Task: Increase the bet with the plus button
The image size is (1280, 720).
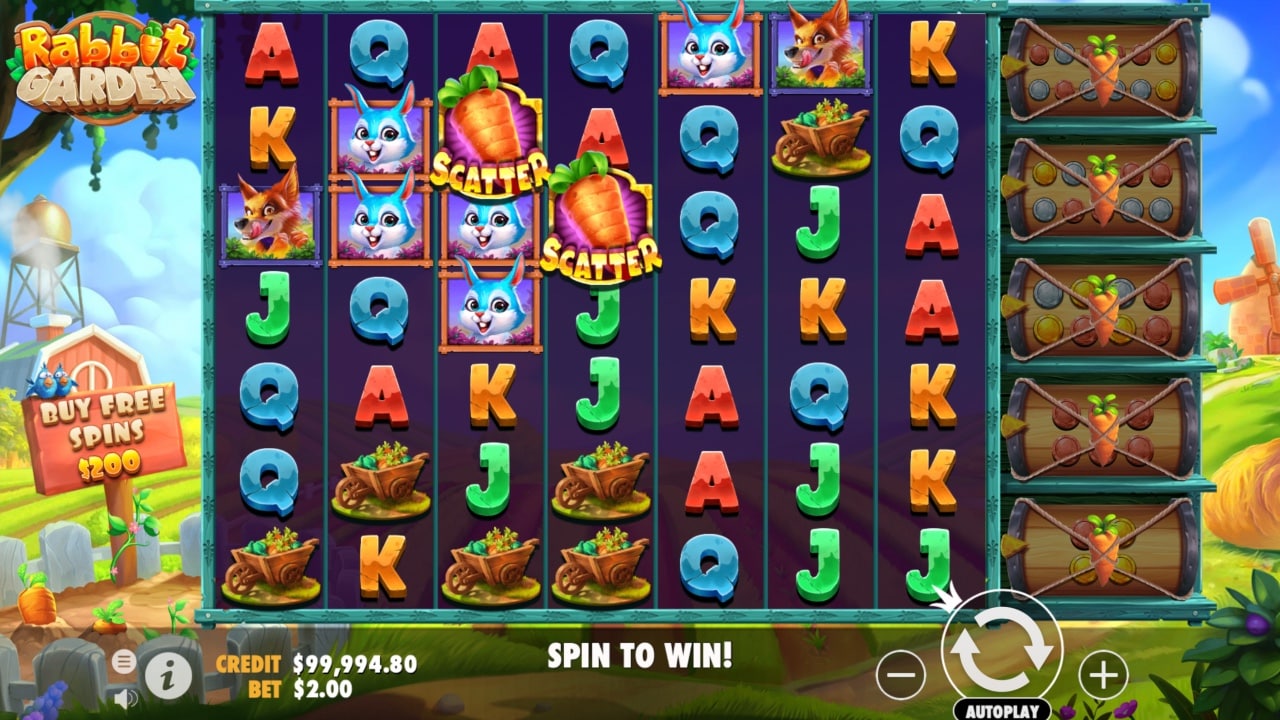Action: coord(1103,676)
